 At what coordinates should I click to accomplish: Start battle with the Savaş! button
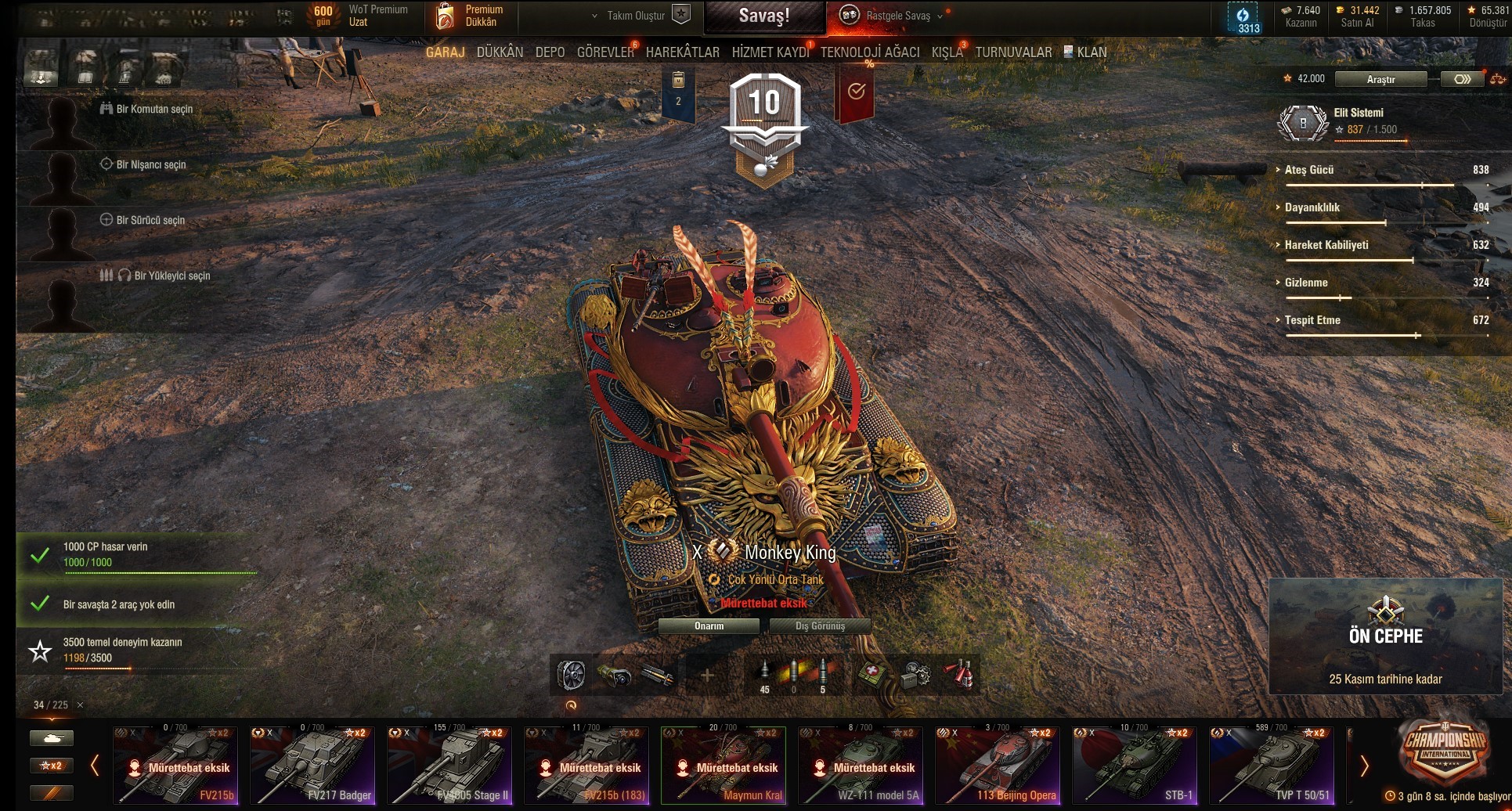point(764,16)
